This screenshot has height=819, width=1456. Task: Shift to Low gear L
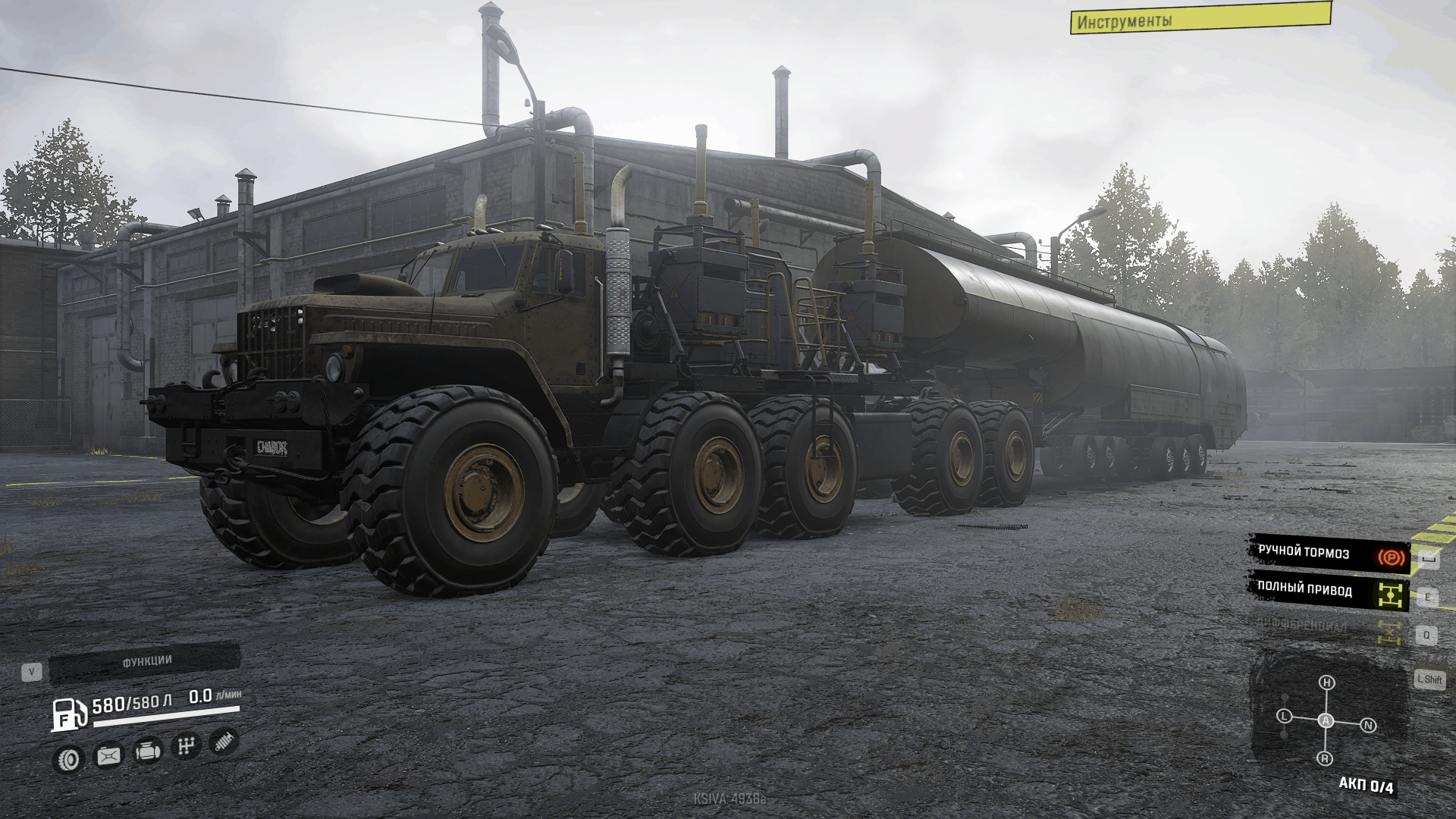(x=1284, y=716)
